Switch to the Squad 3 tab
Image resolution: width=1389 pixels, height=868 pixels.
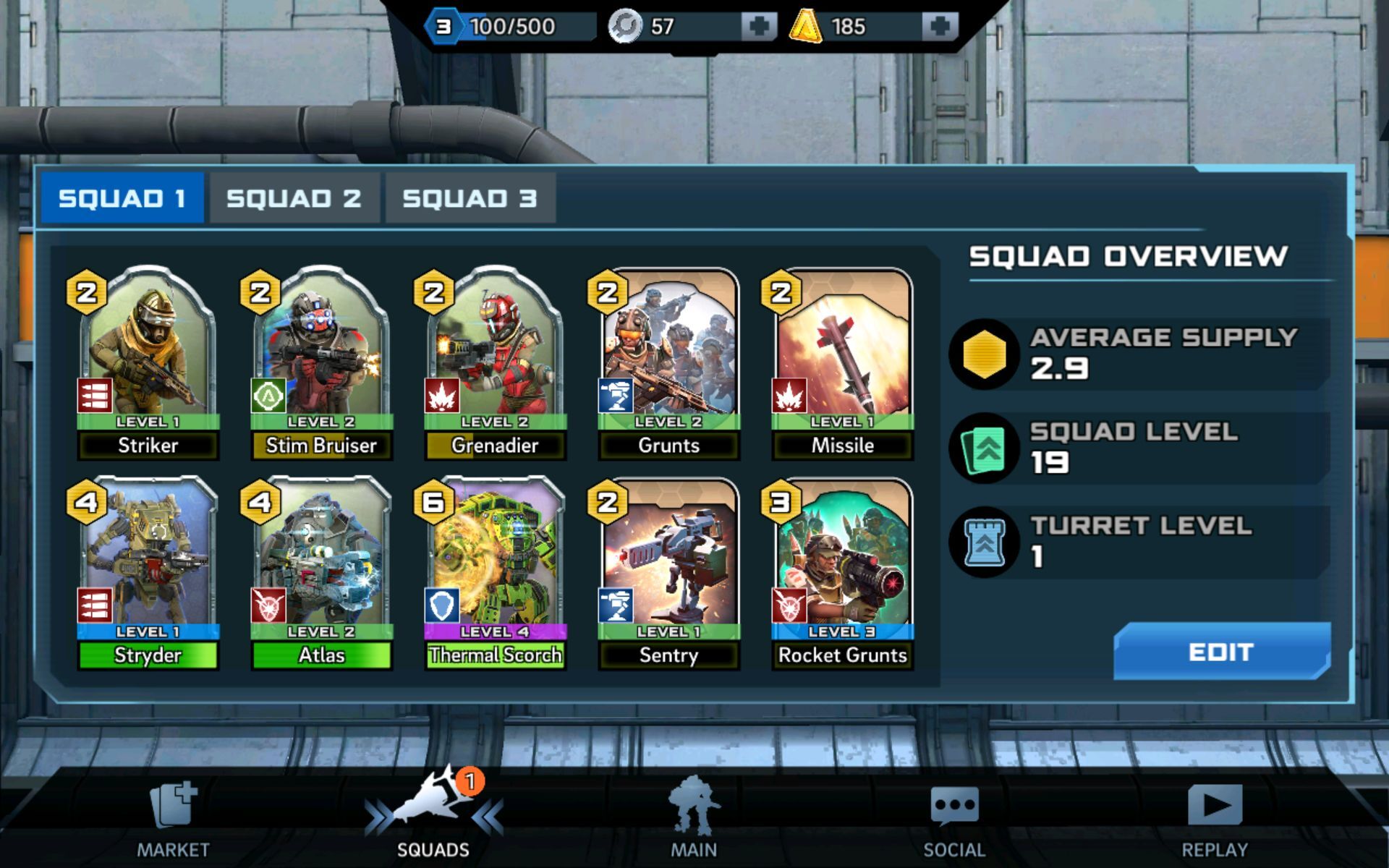tap(470, 196)
